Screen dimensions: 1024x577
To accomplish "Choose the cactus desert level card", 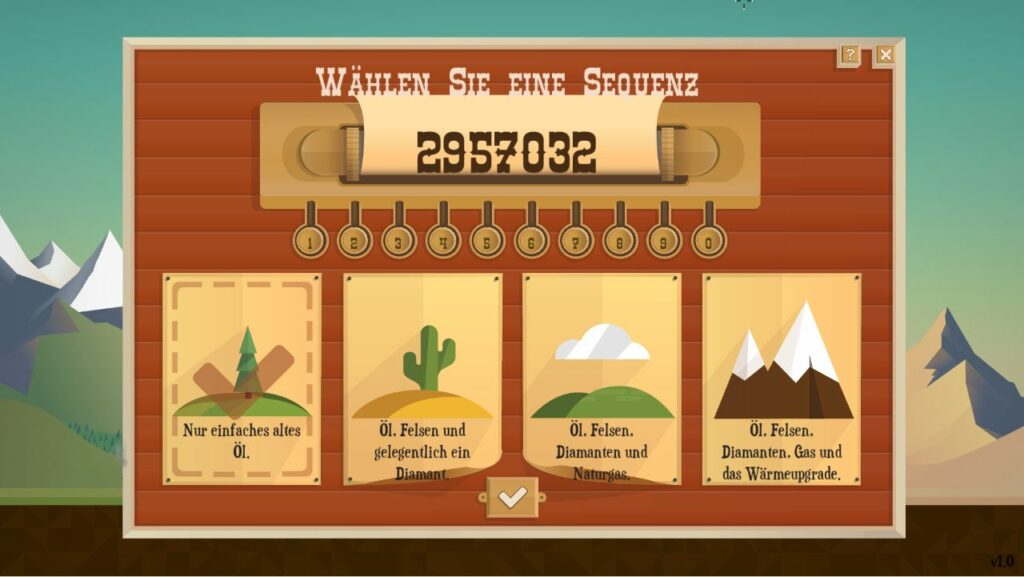I will pyautogui.click(x=422, y=379).
